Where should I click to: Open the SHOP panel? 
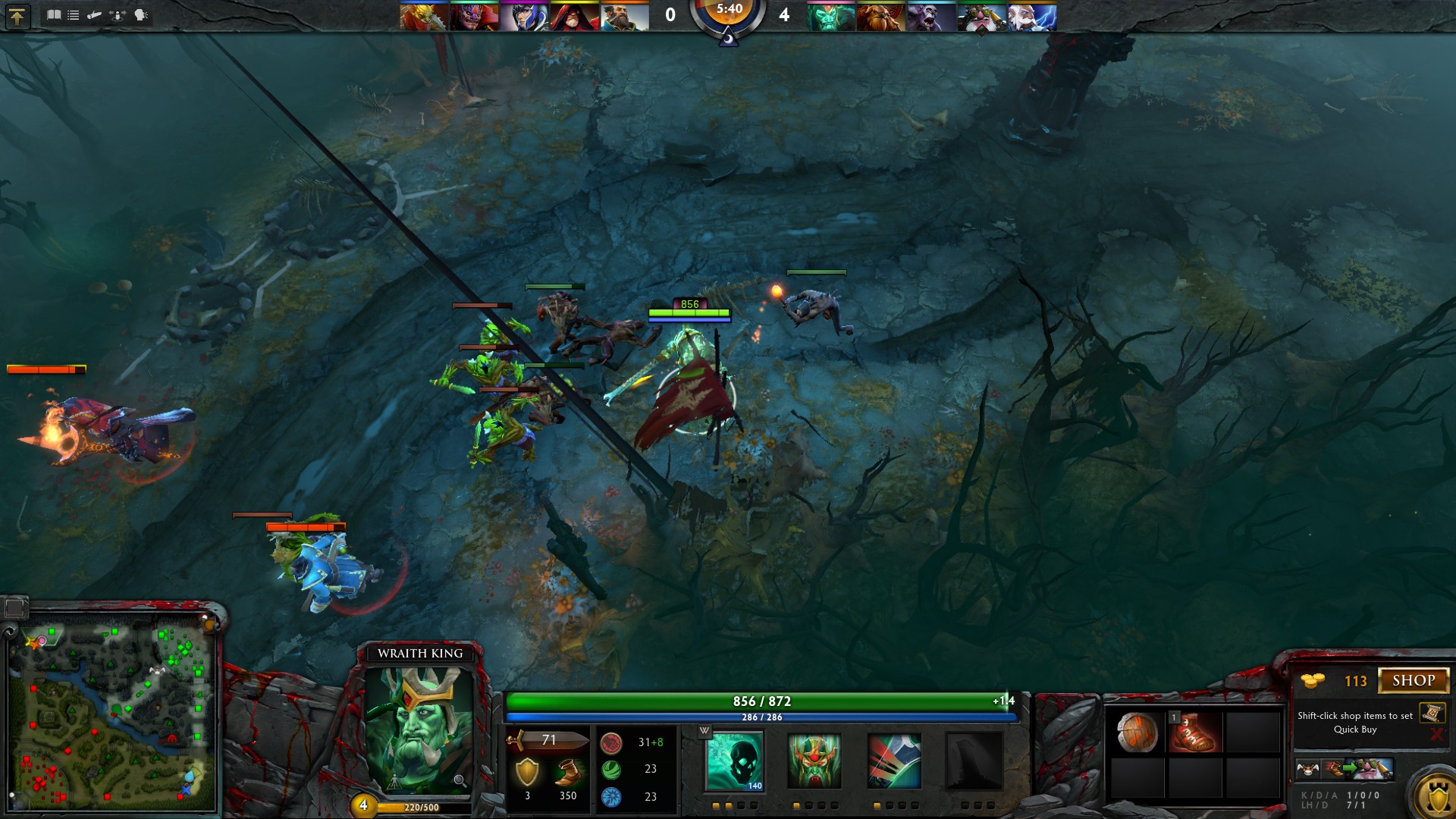1413,680
